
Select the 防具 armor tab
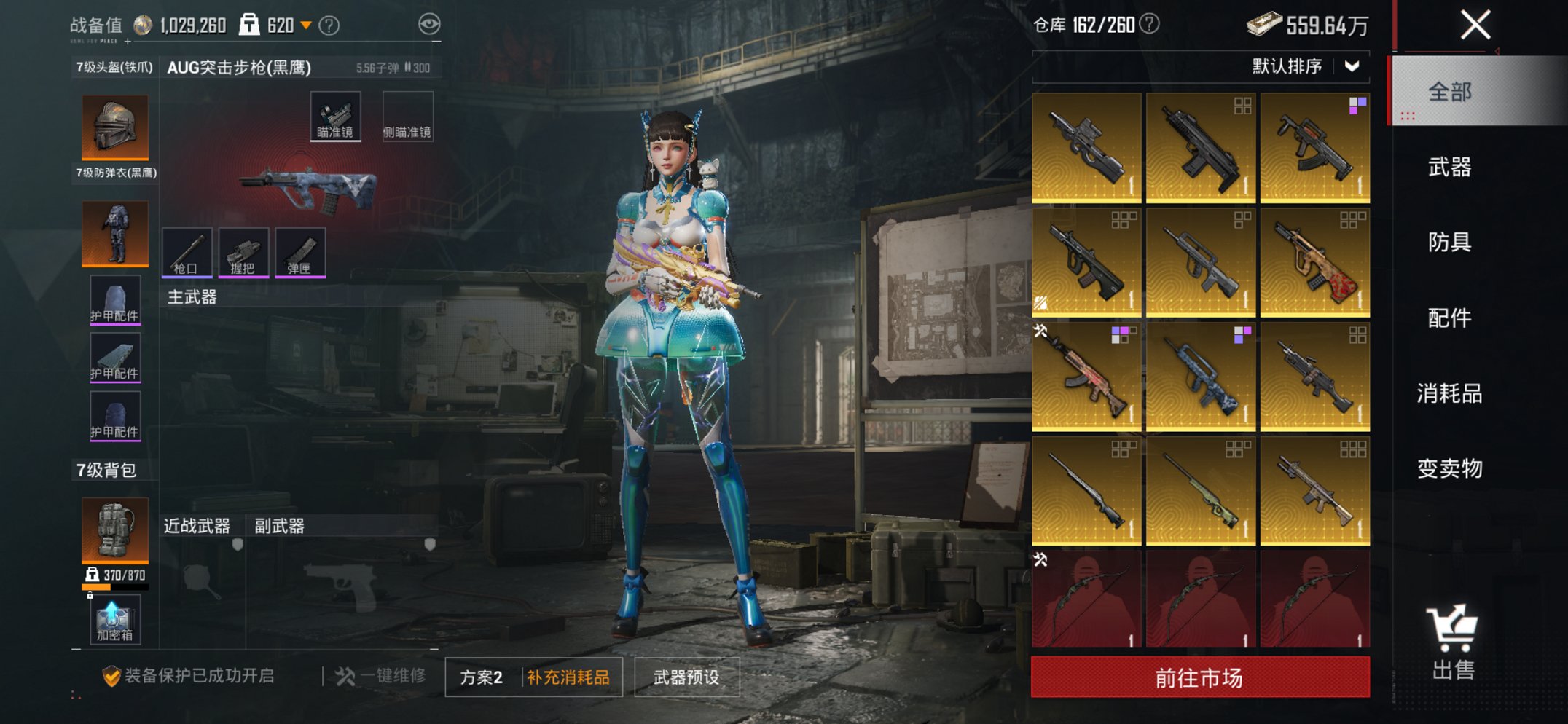(x=1449, y=242)
